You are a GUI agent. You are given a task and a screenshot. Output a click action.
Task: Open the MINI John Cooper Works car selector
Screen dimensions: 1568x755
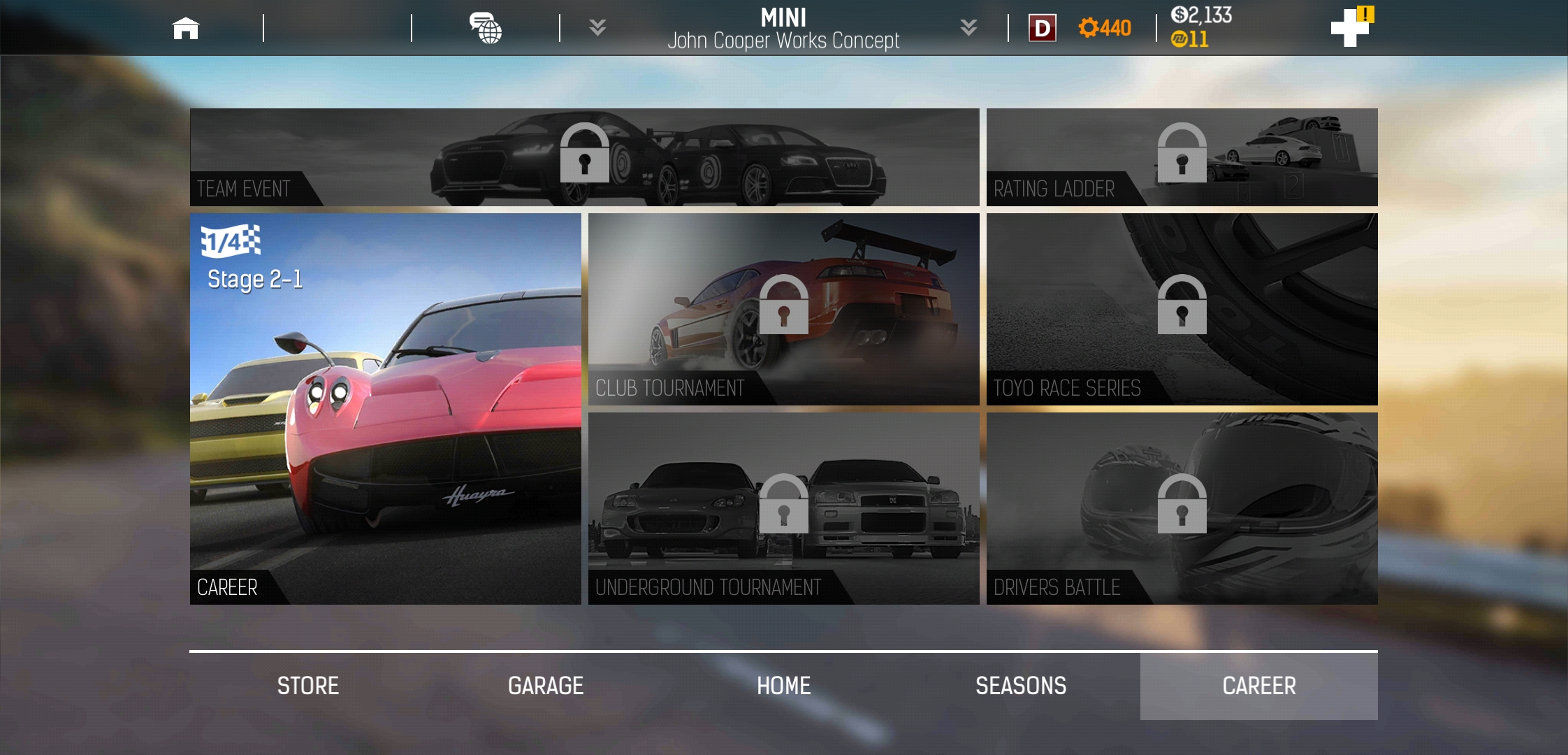point(783,29)
